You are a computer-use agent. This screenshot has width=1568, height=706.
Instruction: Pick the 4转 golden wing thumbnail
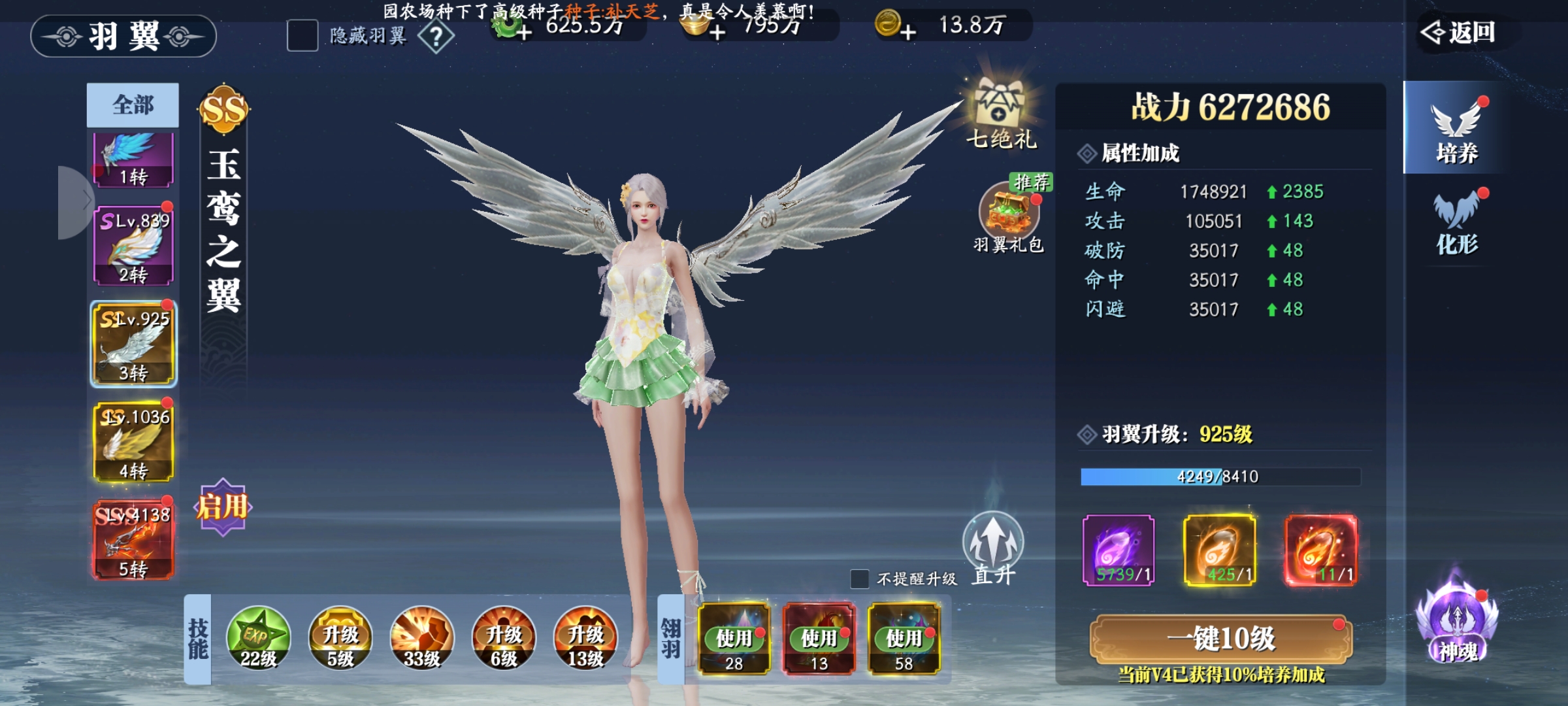[x=133, y=442]
